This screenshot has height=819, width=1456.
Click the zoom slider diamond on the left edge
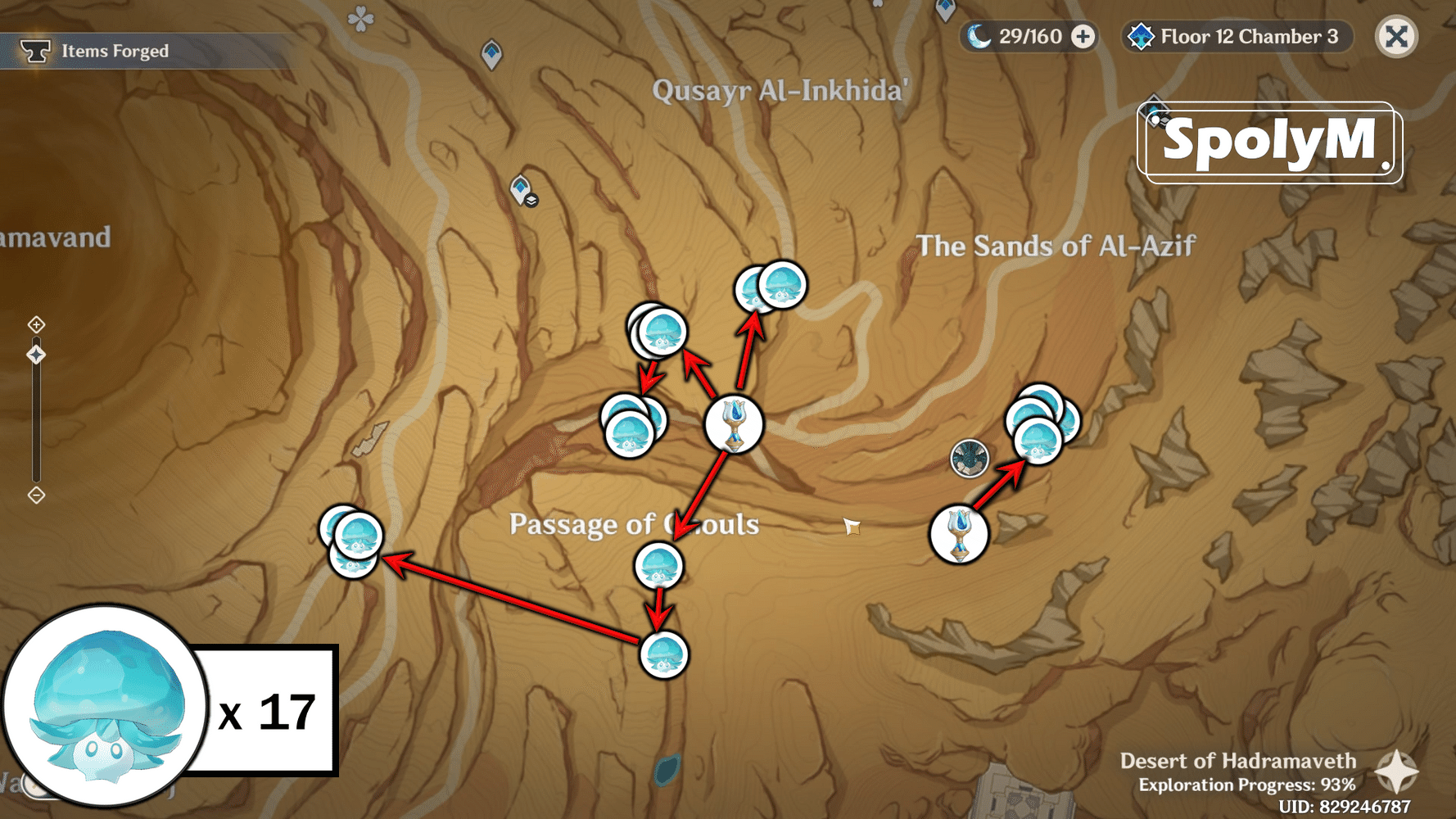pyautogui.click(x=36, y=354)
